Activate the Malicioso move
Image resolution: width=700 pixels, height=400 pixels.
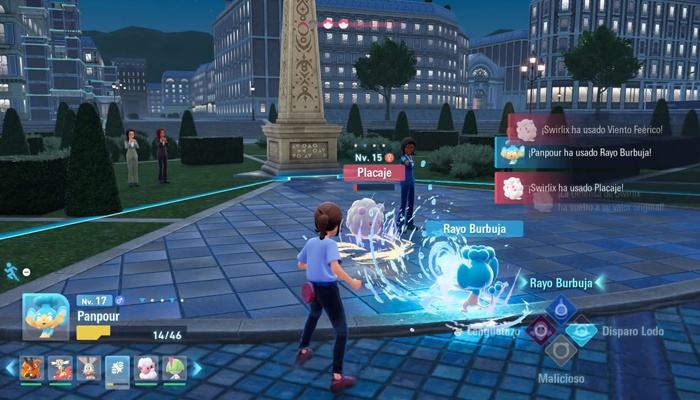tap(560, 351)
